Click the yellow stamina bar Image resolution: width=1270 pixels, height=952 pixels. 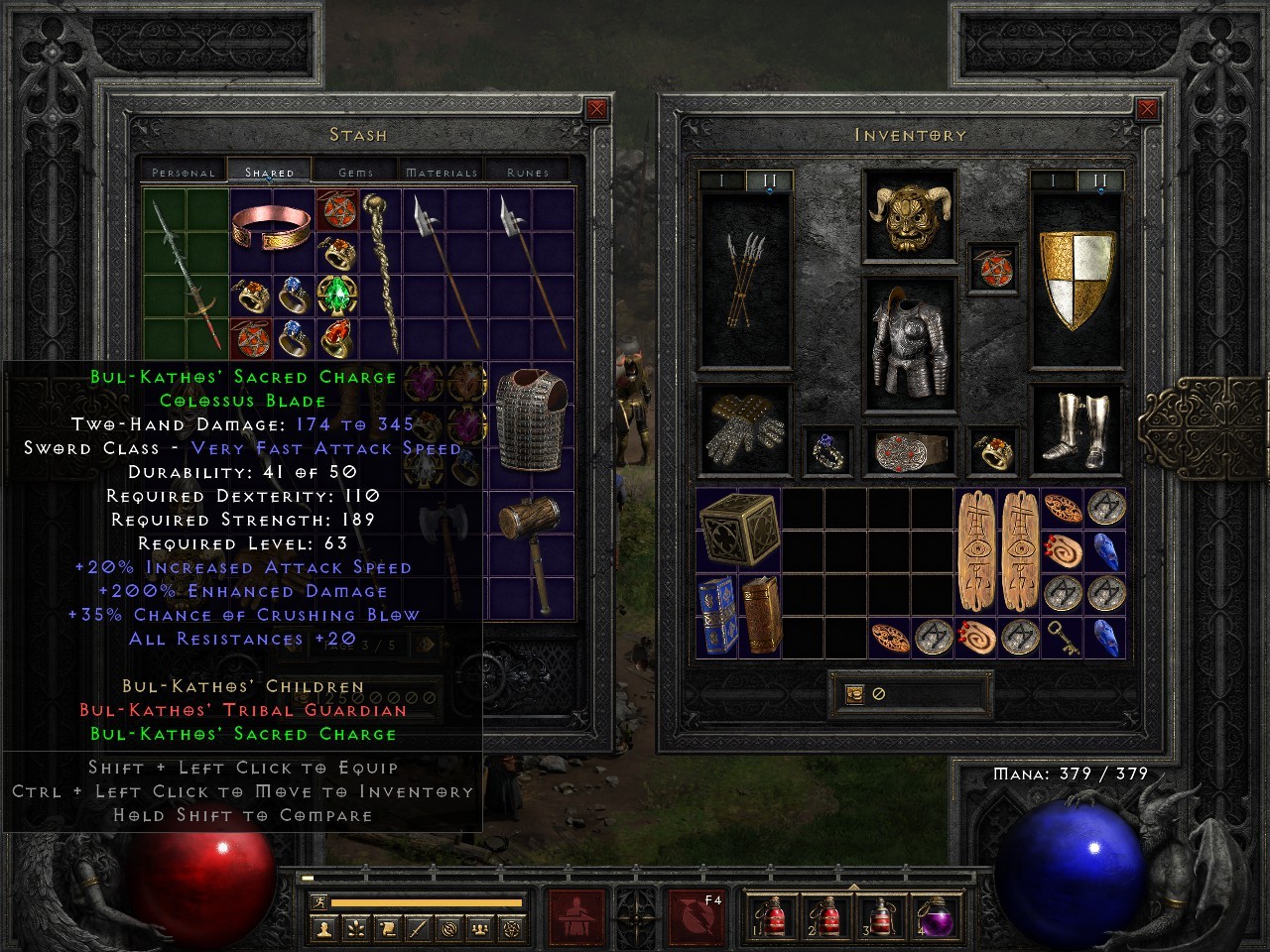click(x=427, y=900)
